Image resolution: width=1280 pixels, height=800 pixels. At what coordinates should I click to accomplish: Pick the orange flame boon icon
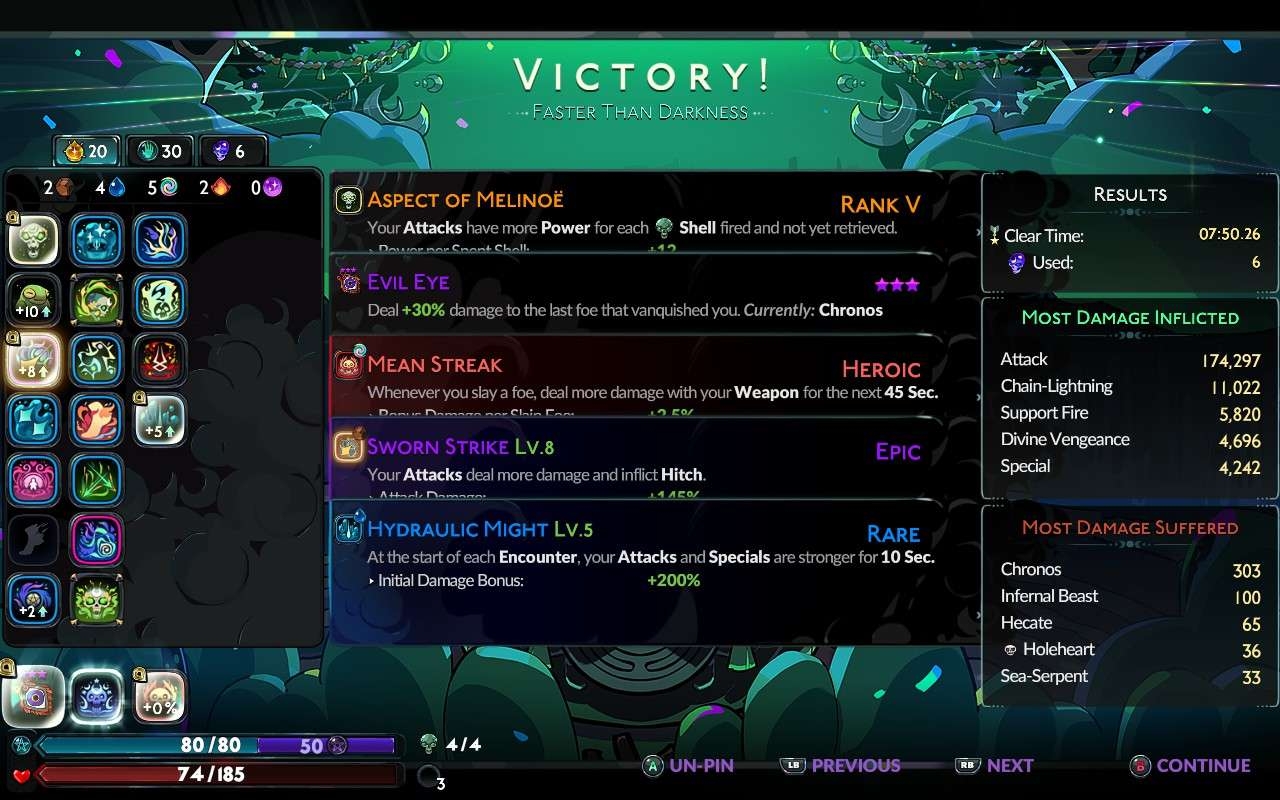[97, 420]
